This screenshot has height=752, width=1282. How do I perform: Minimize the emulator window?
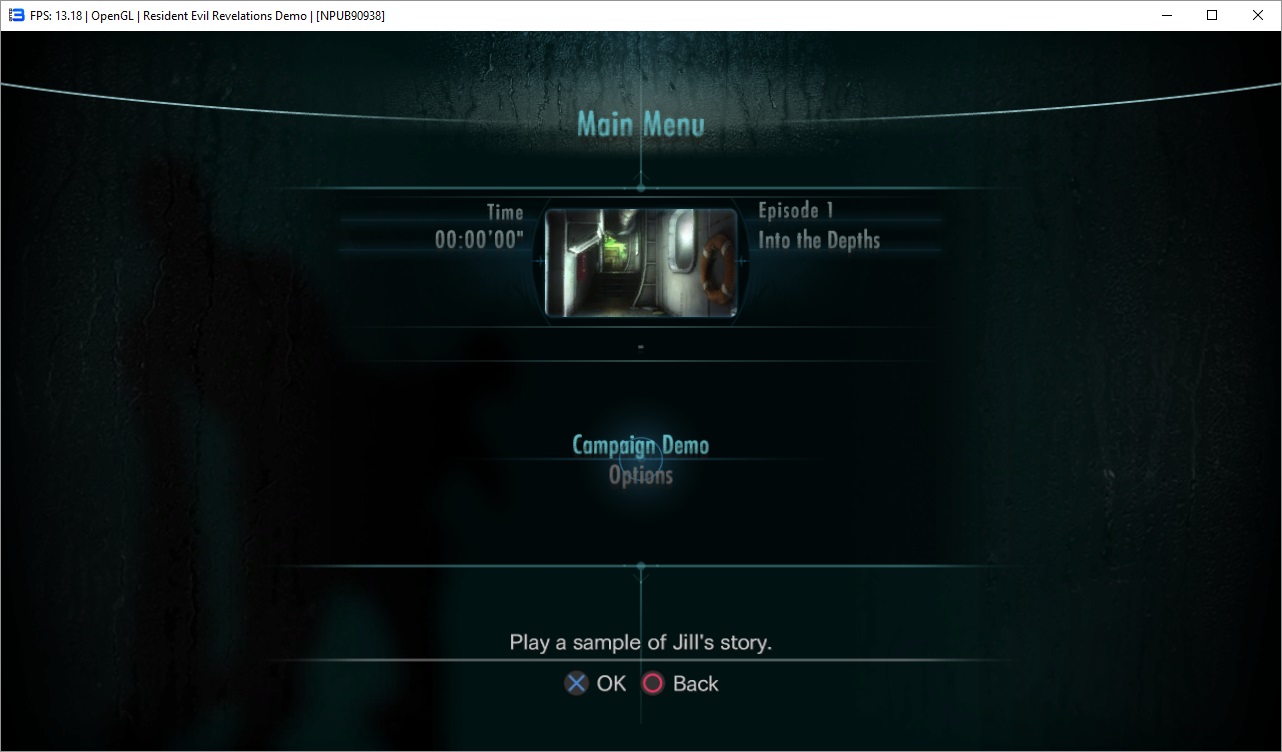[x=1166, y=15]
